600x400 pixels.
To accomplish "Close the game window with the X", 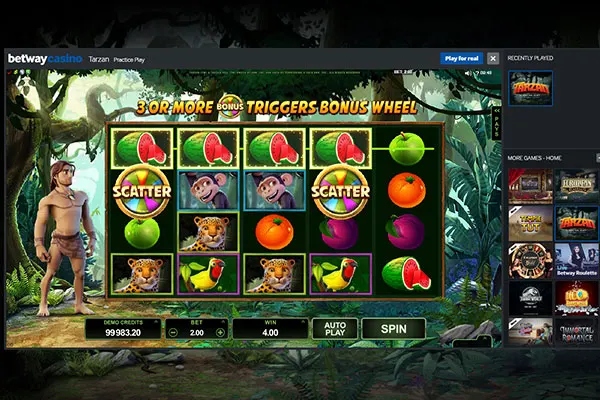I will pos(492,59).
